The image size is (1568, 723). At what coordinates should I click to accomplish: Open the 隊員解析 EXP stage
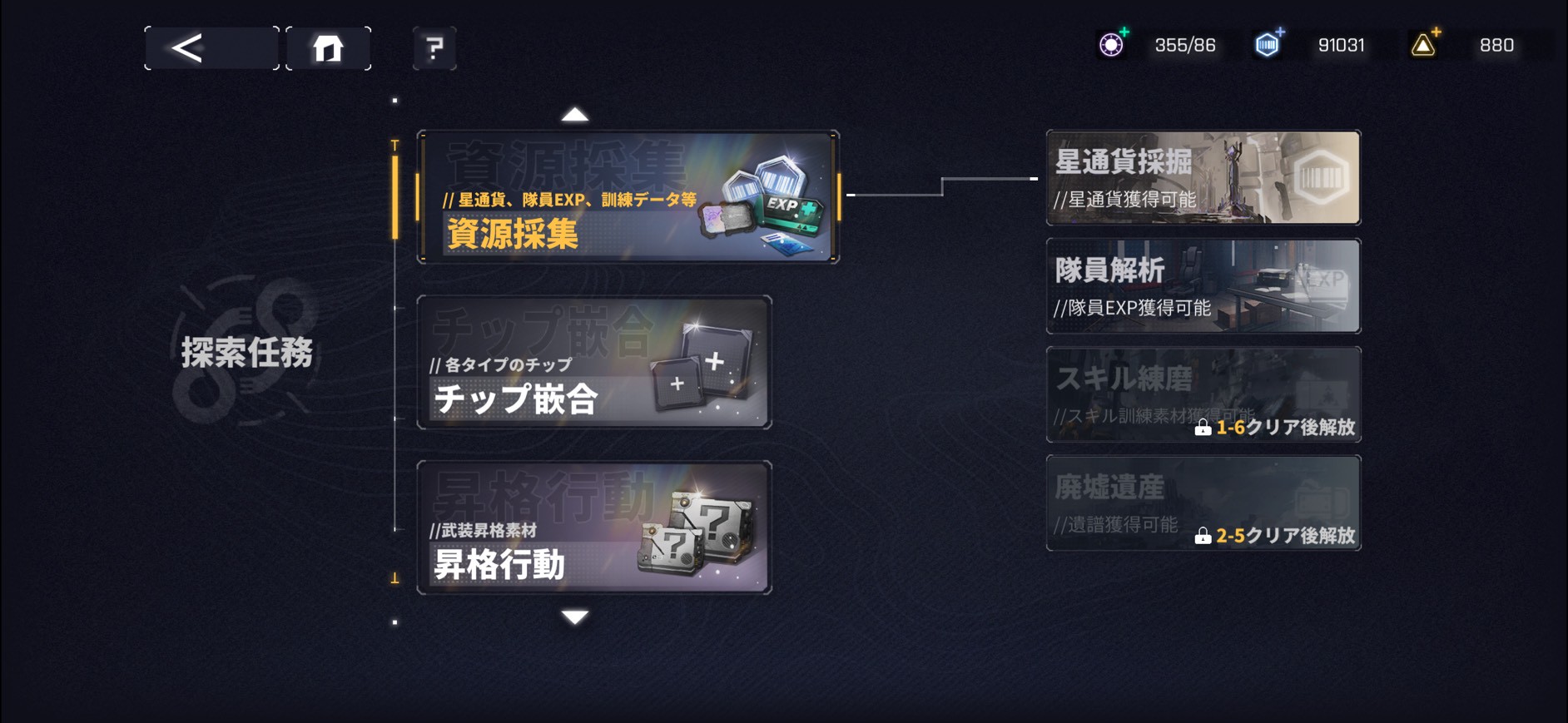1203,285
